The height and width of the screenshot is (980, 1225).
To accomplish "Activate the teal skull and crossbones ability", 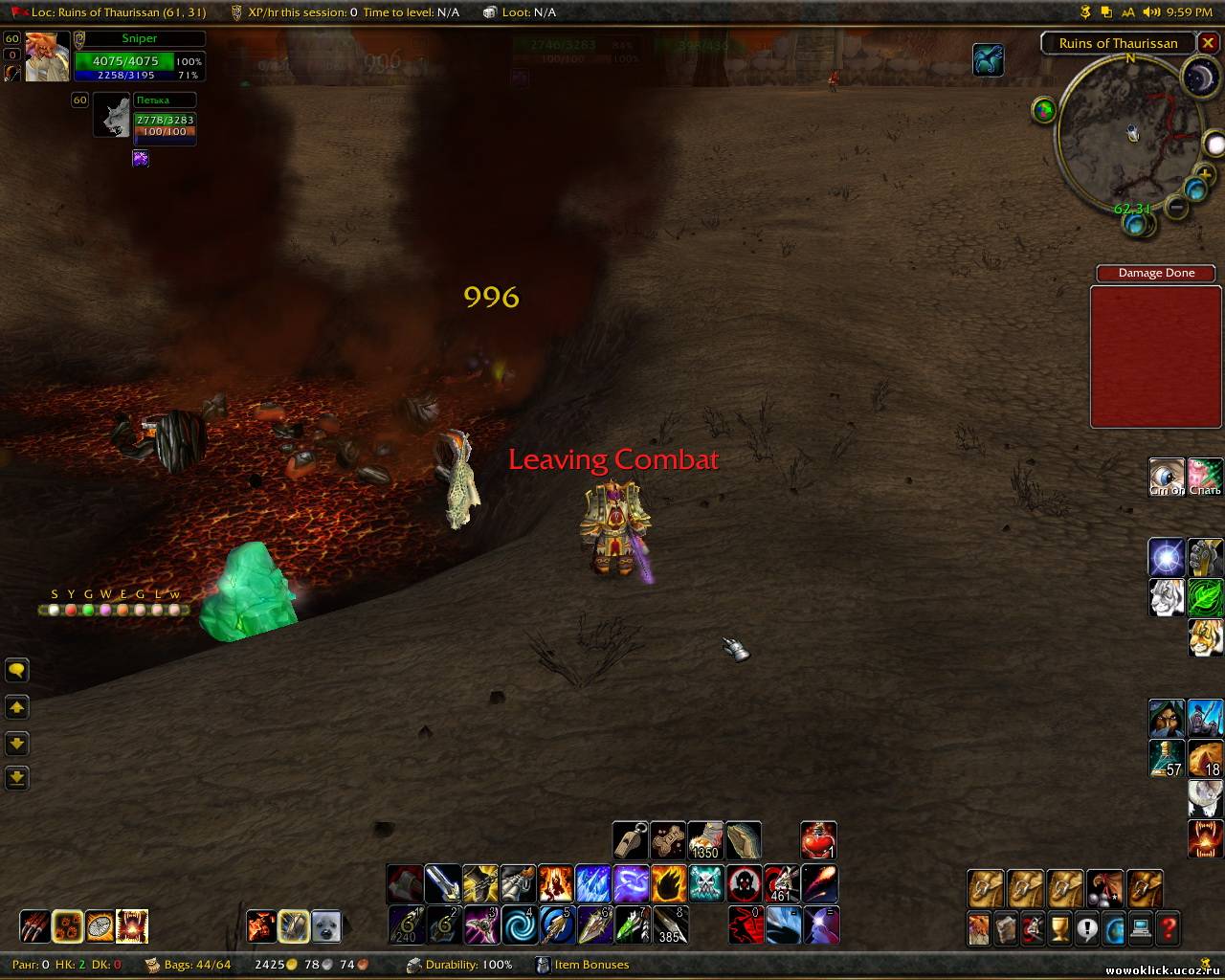I will pyautogui.click(x=706, y=883).
